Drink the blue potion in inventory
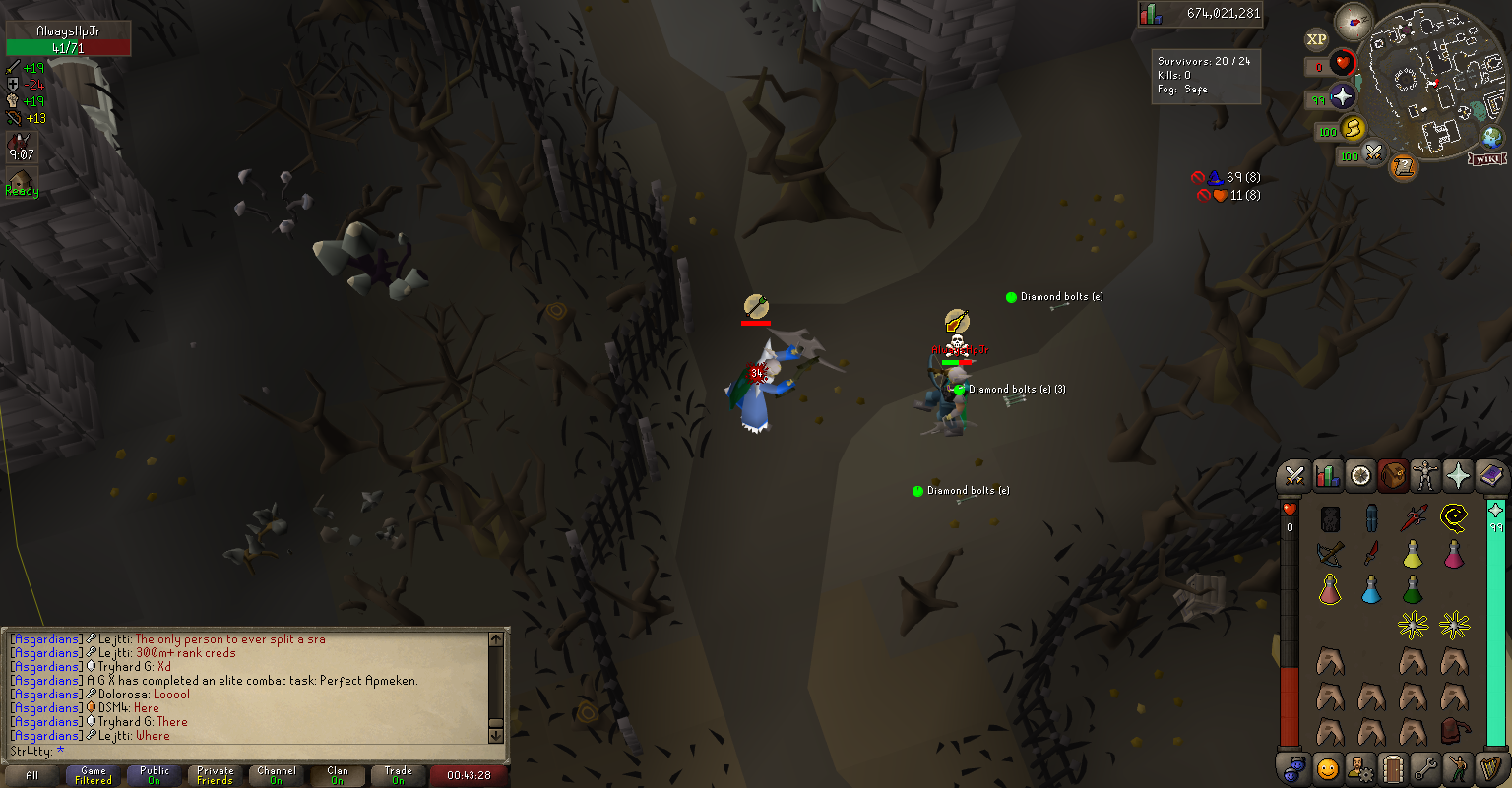Viewport: 1512px width, 788px height. [x=1371, y=589]
